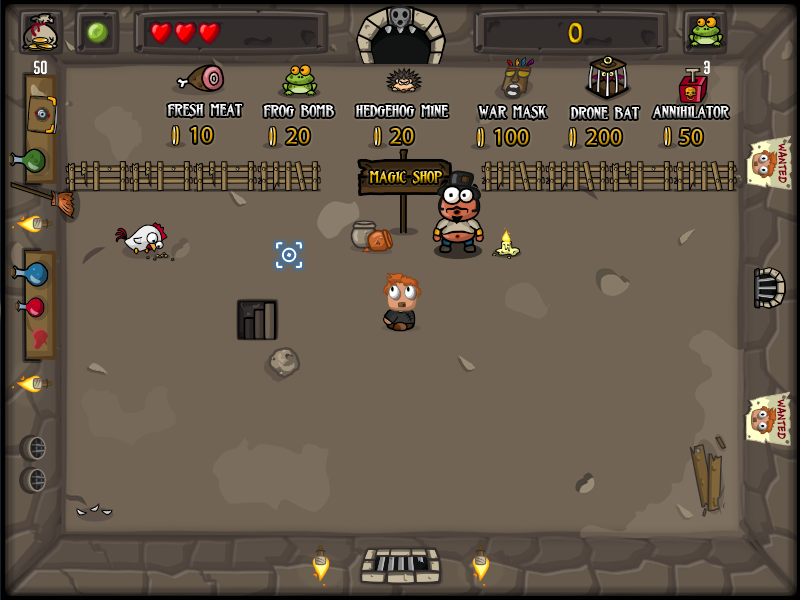
Task: Choose the caged Drone Bat item
Action: 605,76
